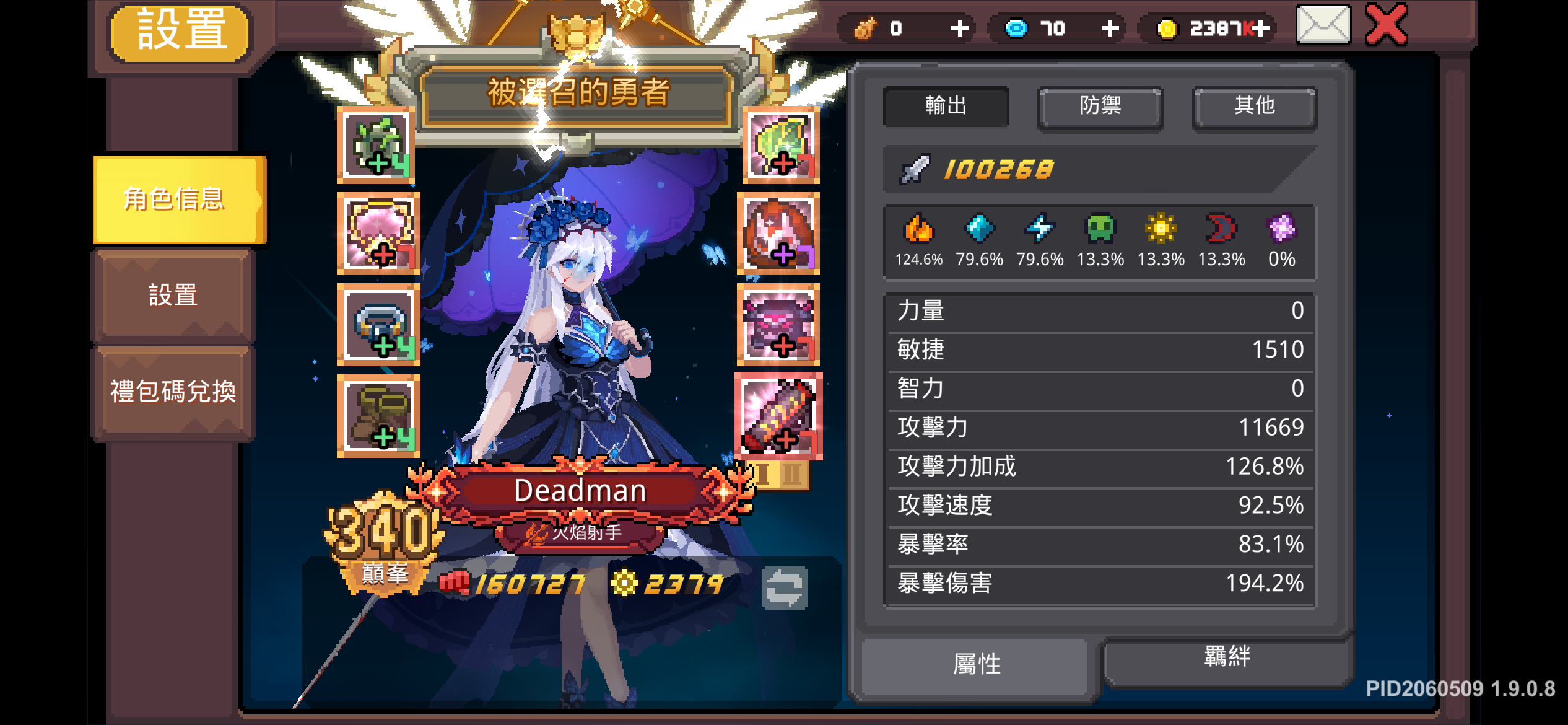This screenshot has height=725, width=1568.
Task: Select the poison element icon
Action: (x=1100, y=231)
